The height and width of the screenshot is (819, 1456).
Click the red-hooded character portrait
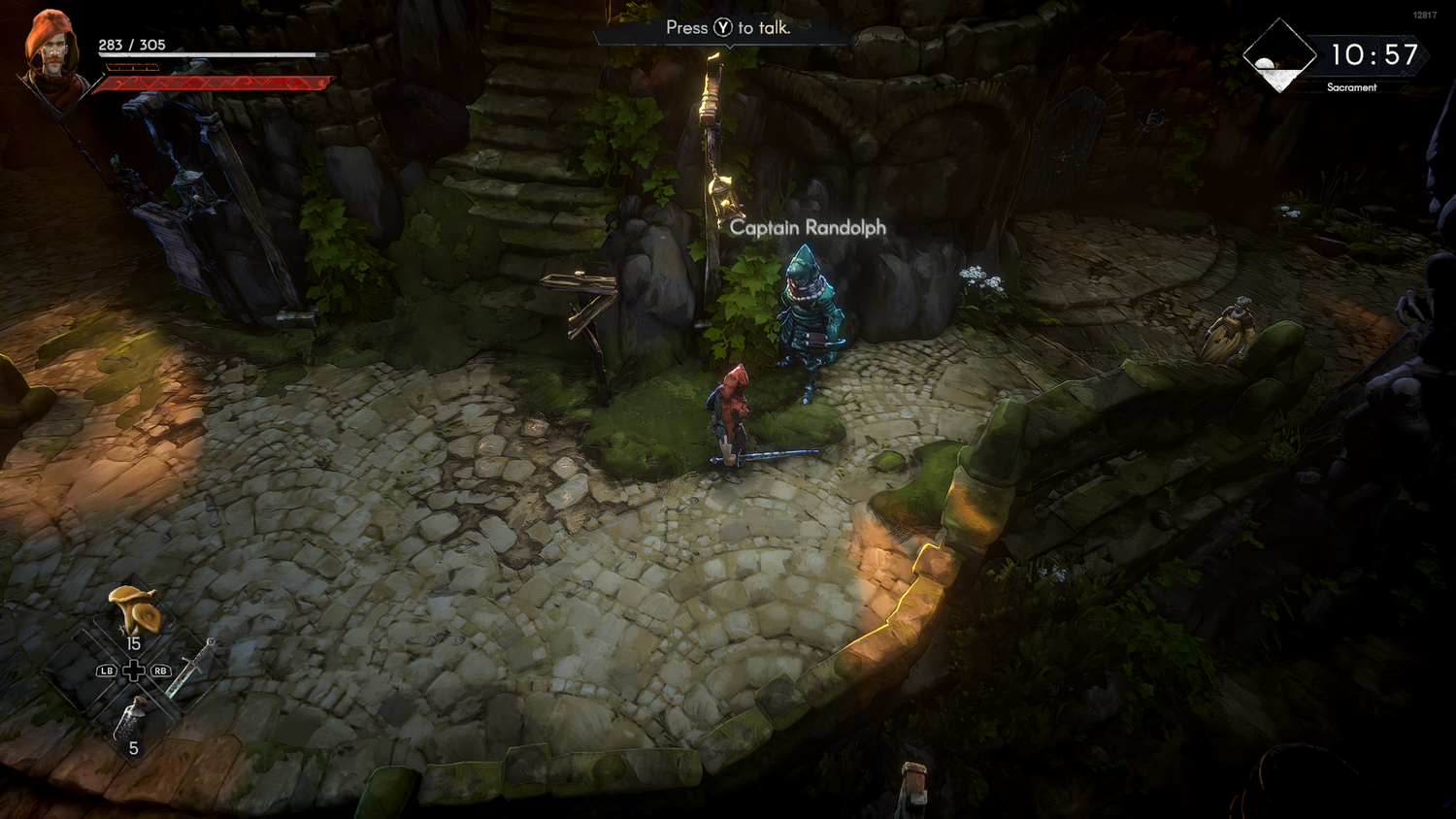tap(50, 54)
